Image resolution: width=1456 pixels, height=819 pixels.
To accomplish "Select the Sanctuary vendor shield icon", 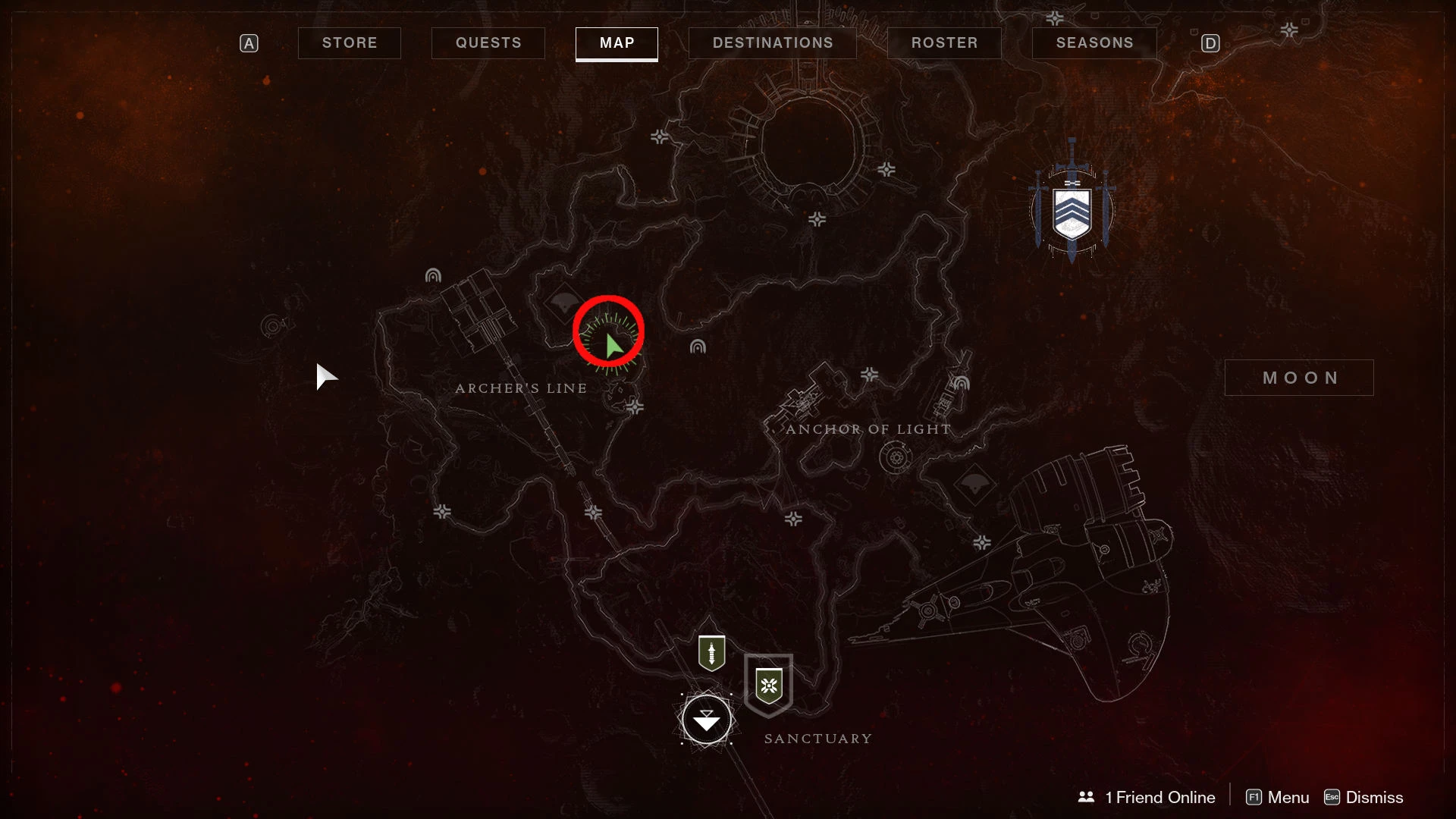I will click(x=769, y=685).
